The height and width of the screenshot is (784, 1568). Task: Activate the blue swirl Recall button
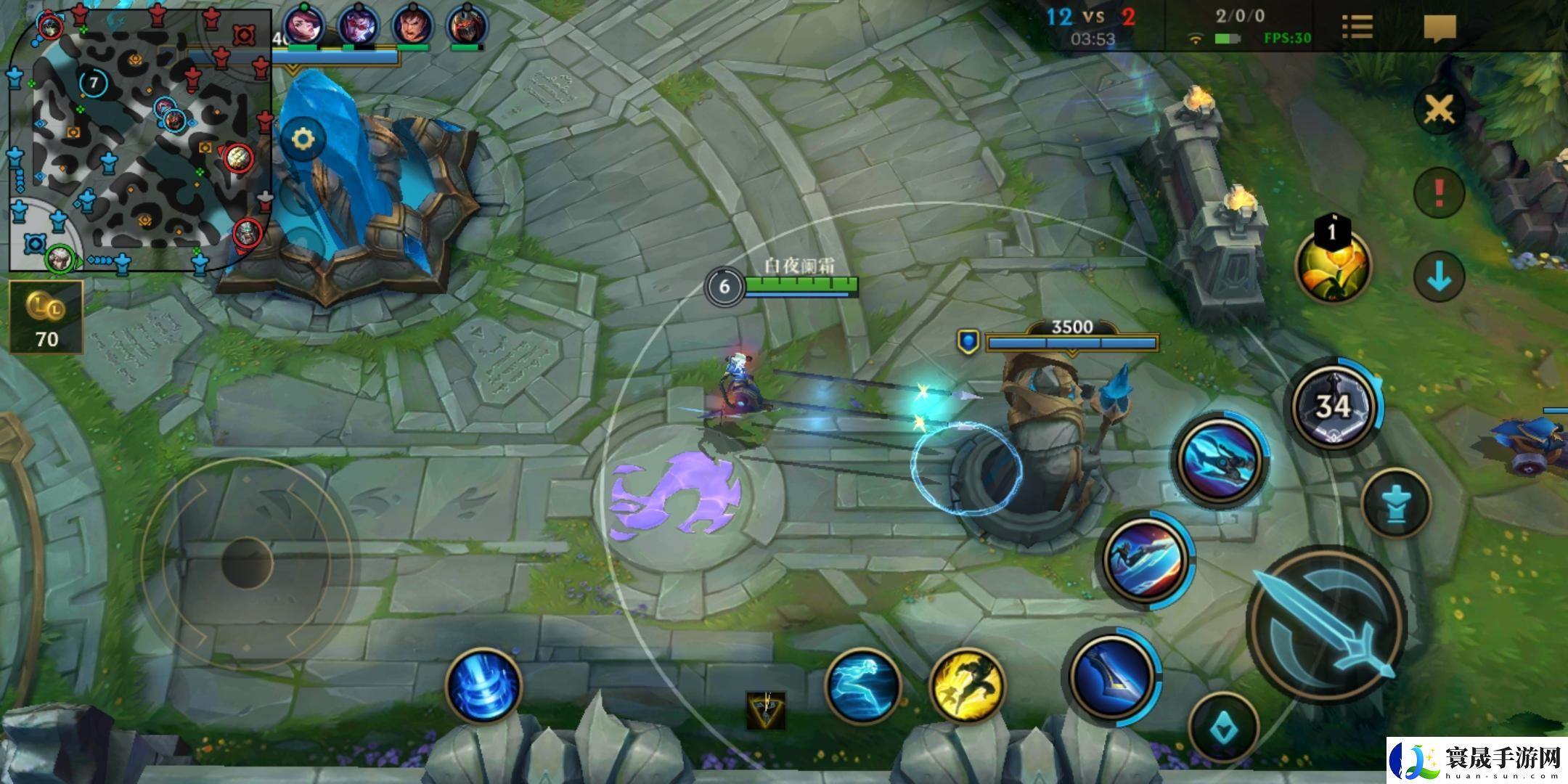point(484,685)
